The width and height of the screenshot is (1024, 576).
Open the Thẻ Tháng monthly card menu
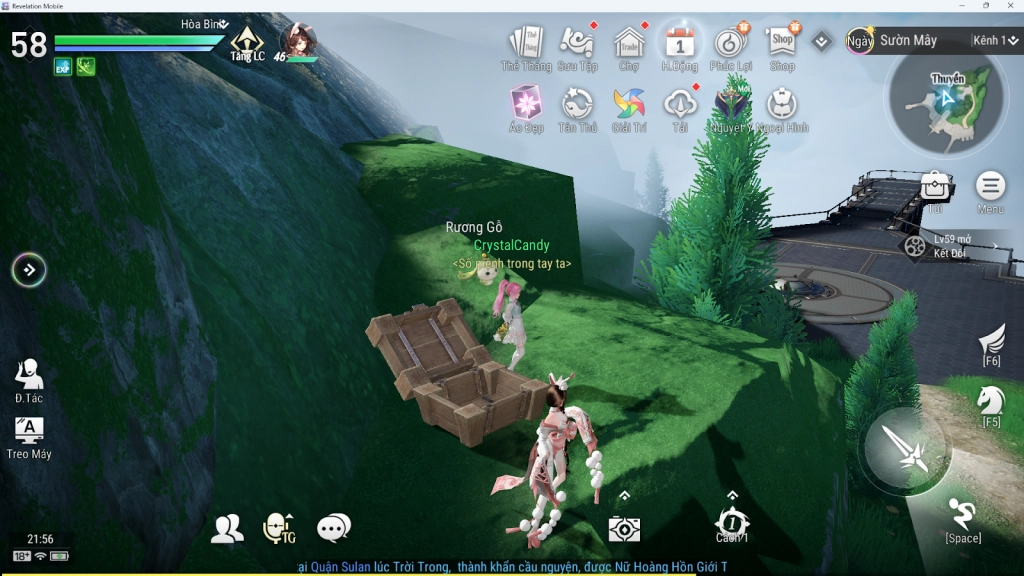(526, 43)
